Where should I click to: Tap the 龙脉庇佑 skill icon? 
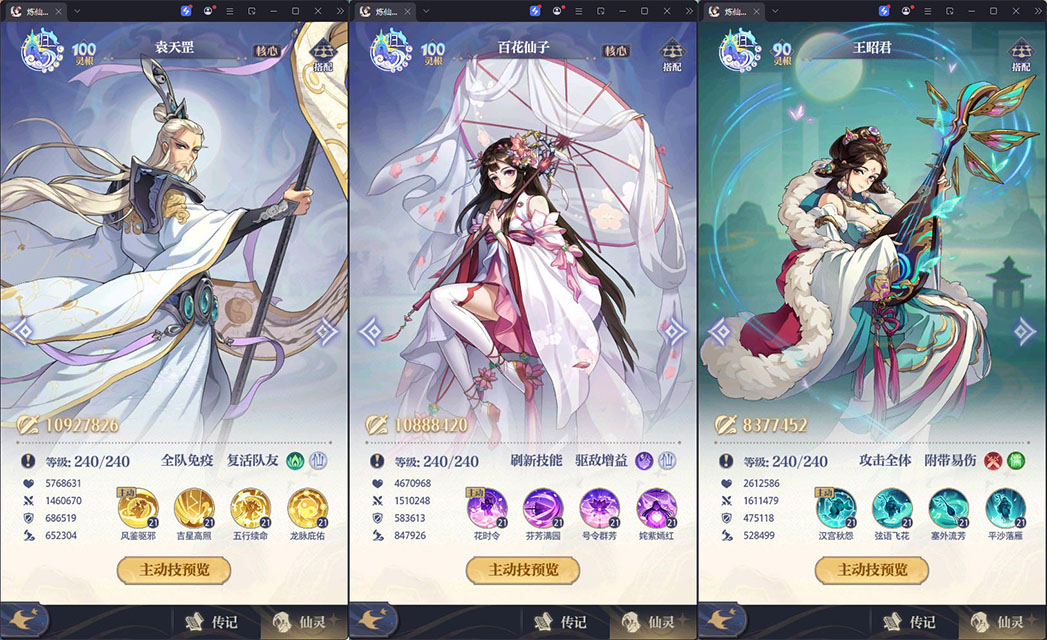point(306,509)
